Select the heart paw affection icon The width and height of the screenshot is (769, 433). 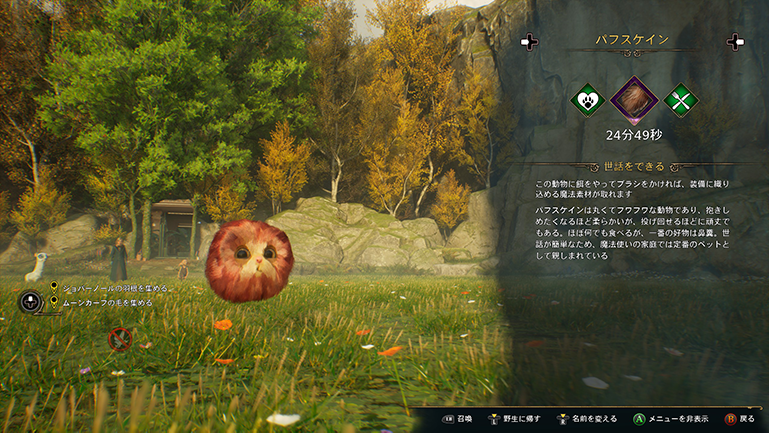tap(587, 100)
